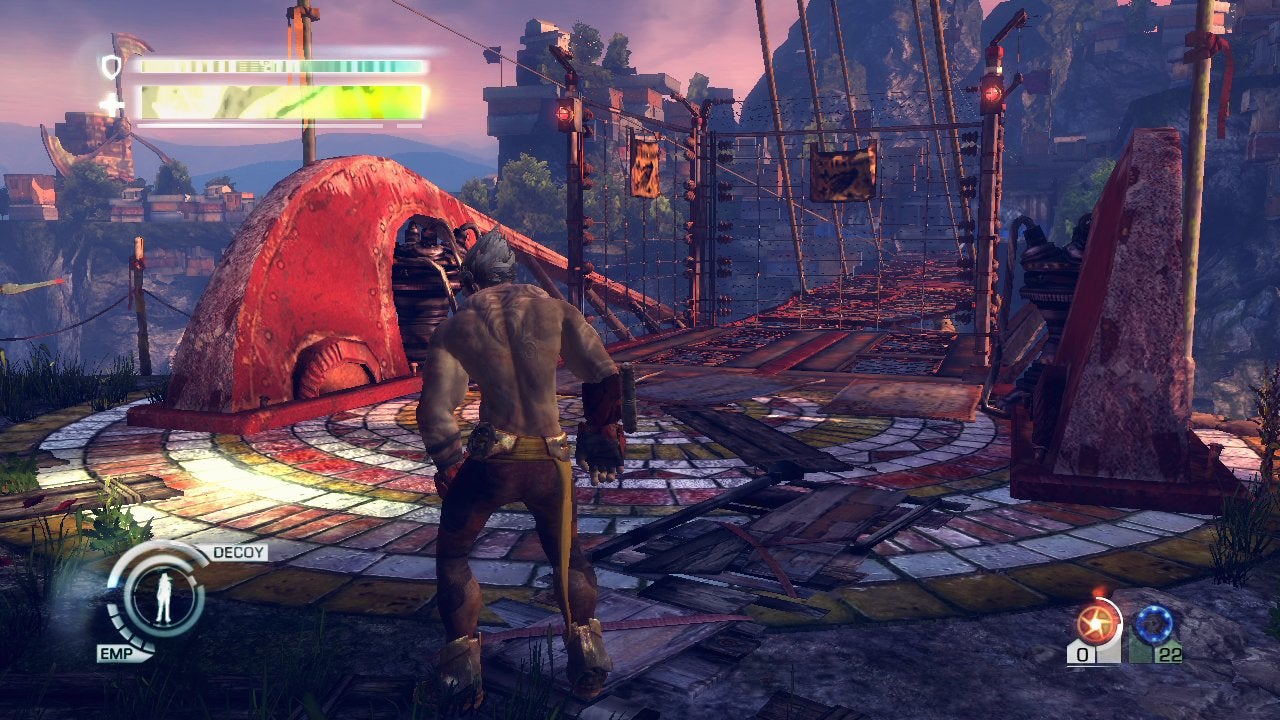Switch to the blue stun ammo icon
1280x720 pixels.
pos(1155,624)
